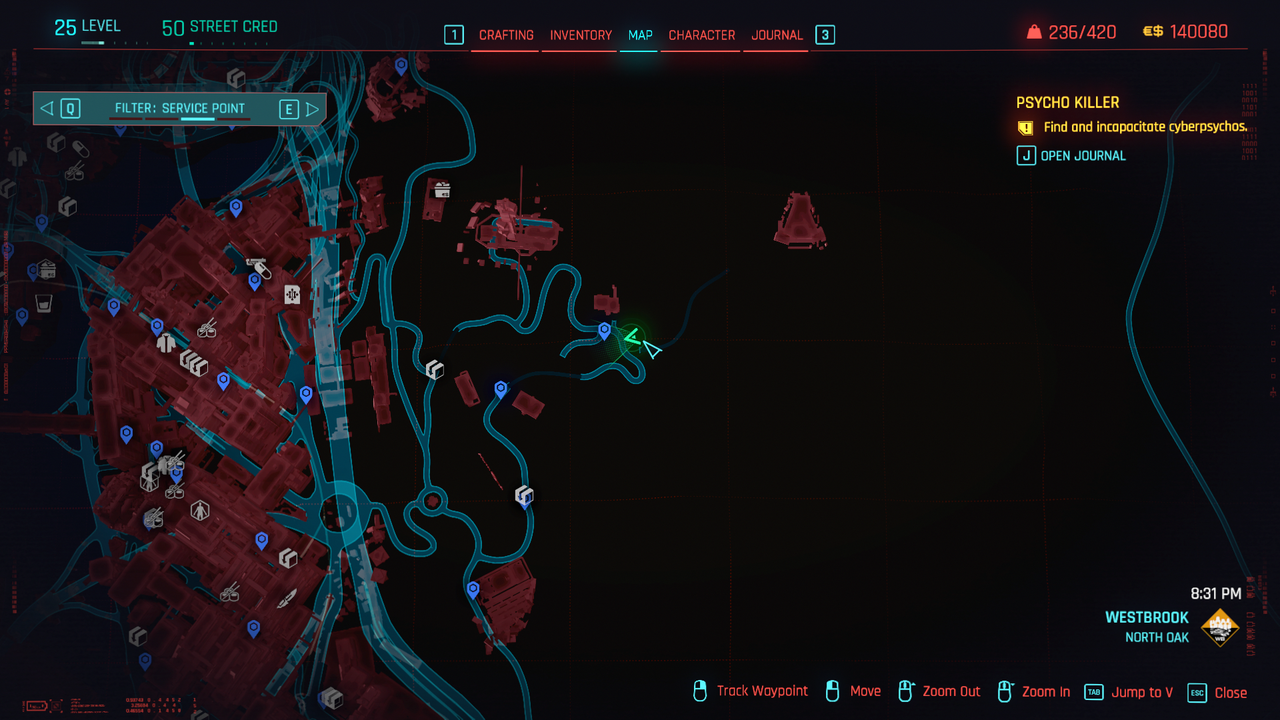The height and width of the screenshot is (720, 1280).
Task: Click the Open Journal label under the quest
Action: [1082, 155]
